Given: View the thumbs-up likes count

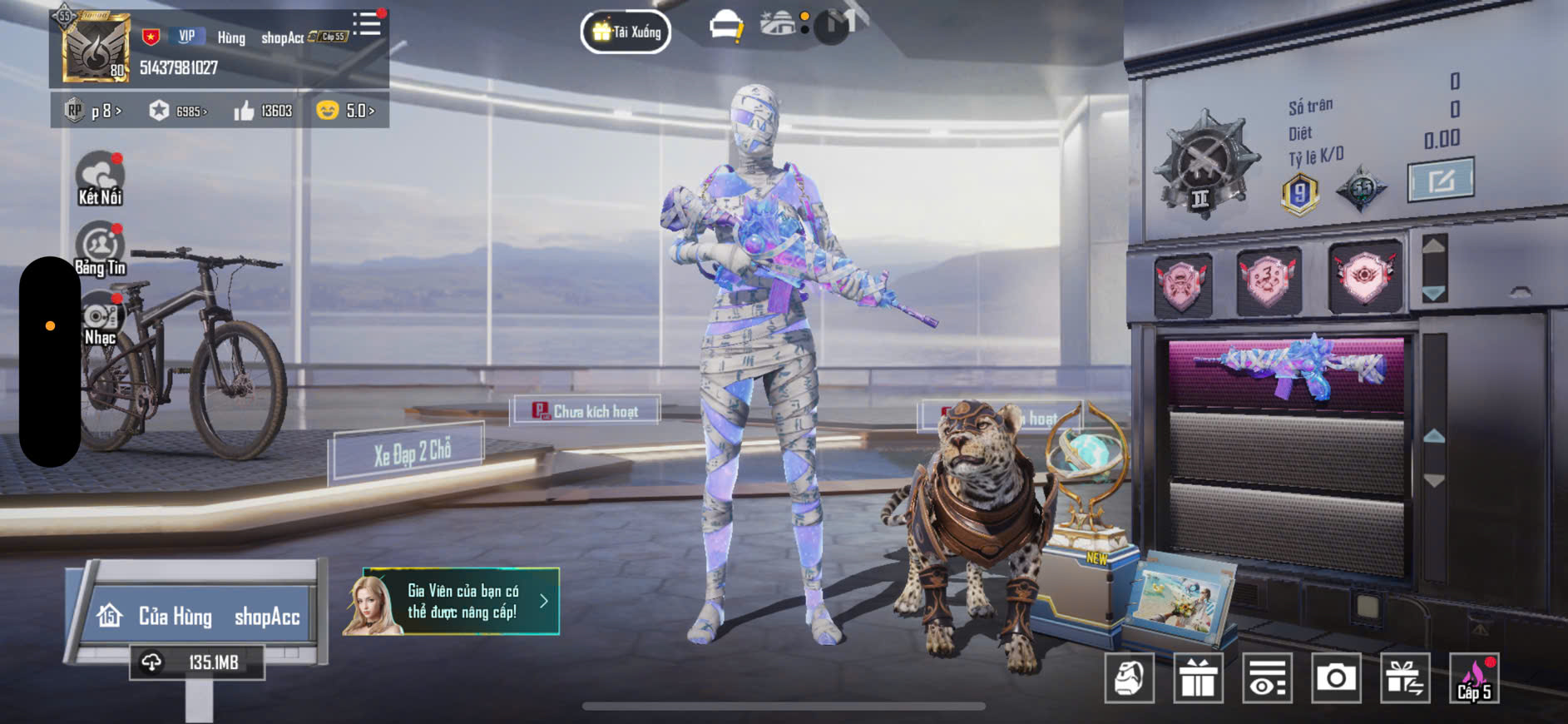Looking at the screenshot, I should [x=263, y=111].
